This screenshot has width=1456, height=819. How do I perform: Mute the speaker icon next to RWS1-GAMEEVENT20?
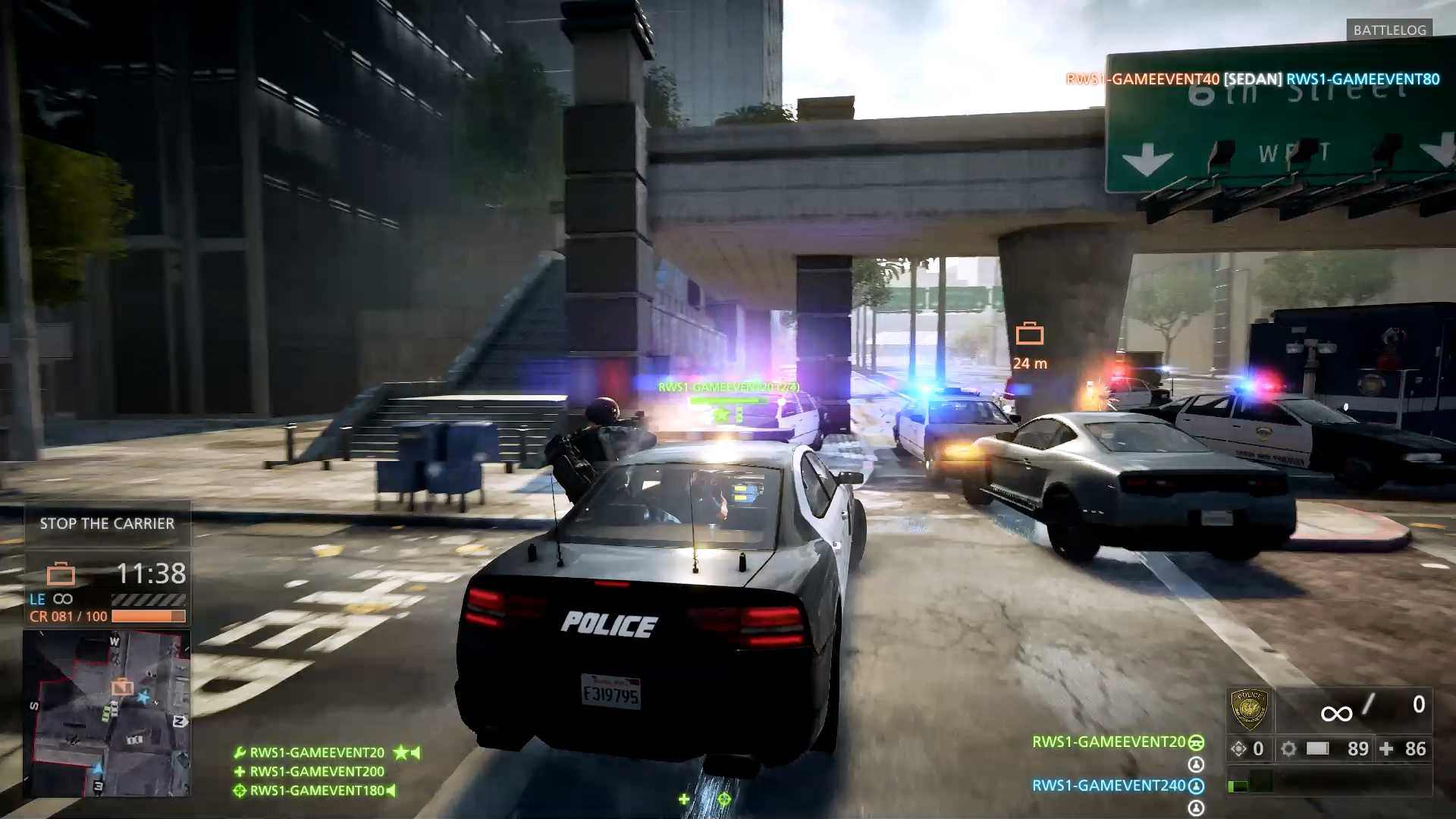416,753
